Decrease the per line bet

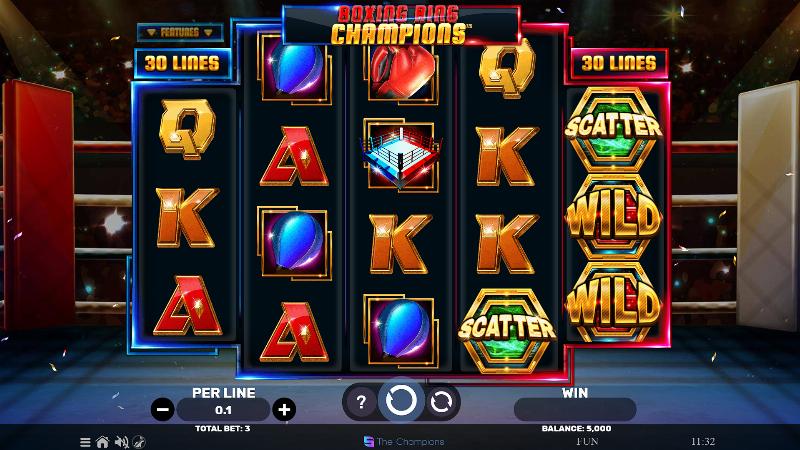(x=163, y=409)
